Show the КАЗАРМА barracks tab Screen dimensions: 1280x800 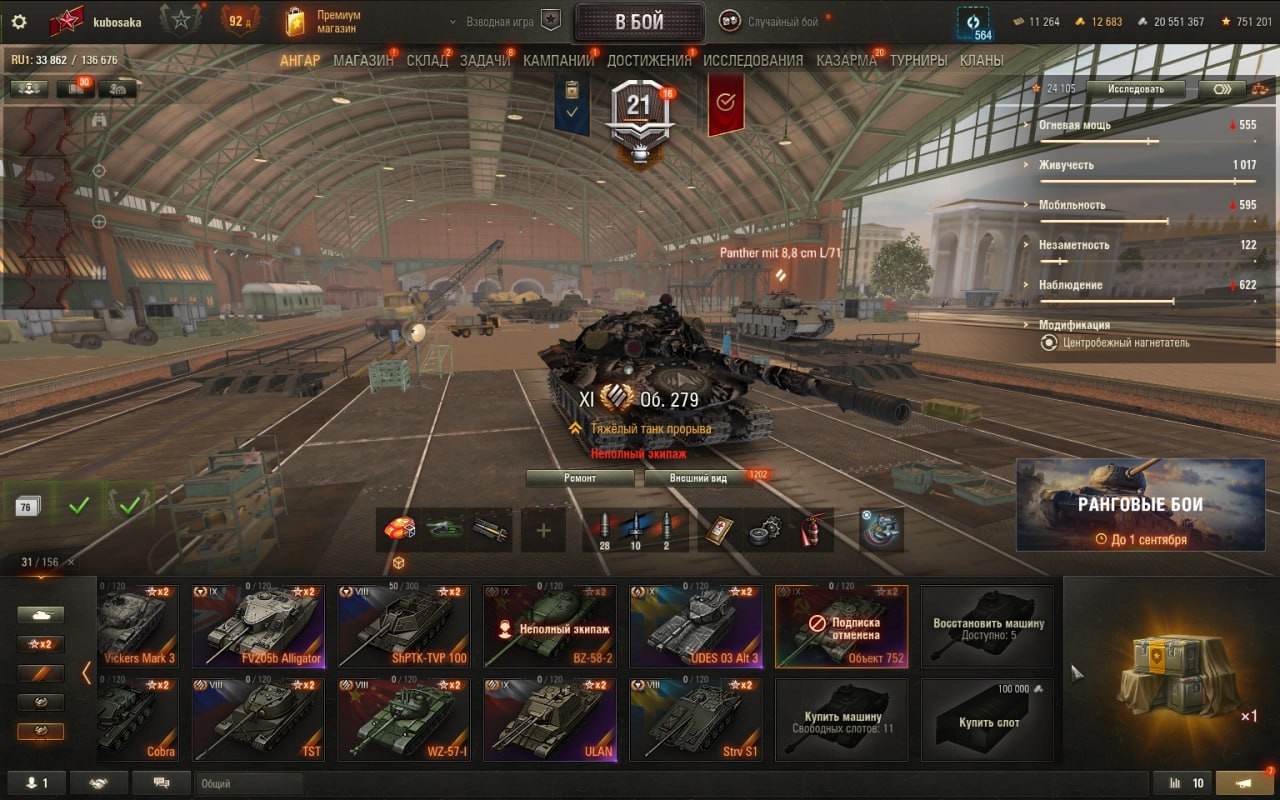point(846,61)
